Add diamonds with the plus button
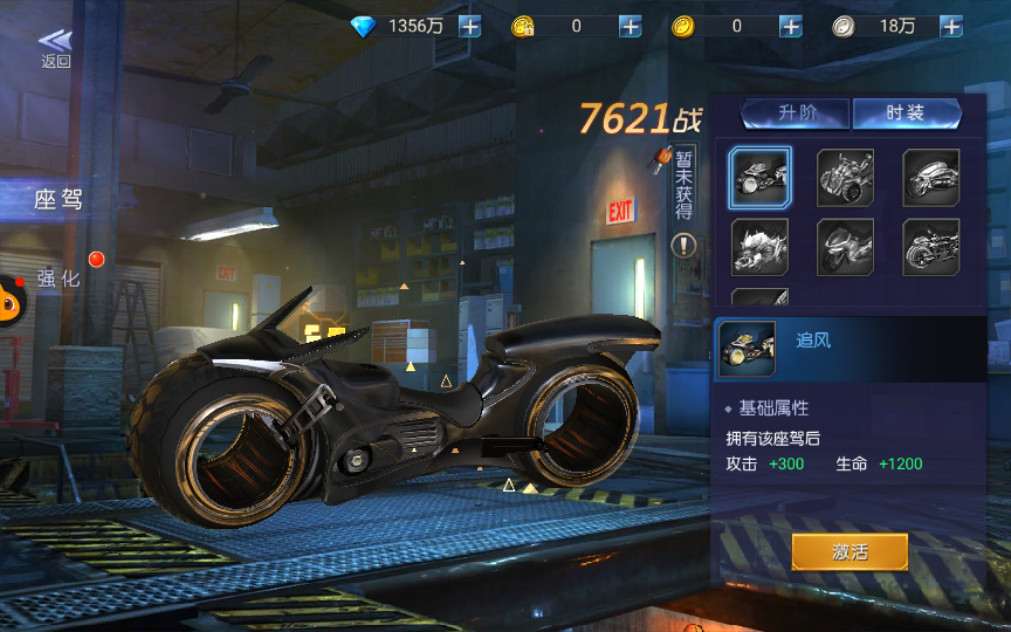The width and height of the screenshot is (1011, 632). click(470, 27)
